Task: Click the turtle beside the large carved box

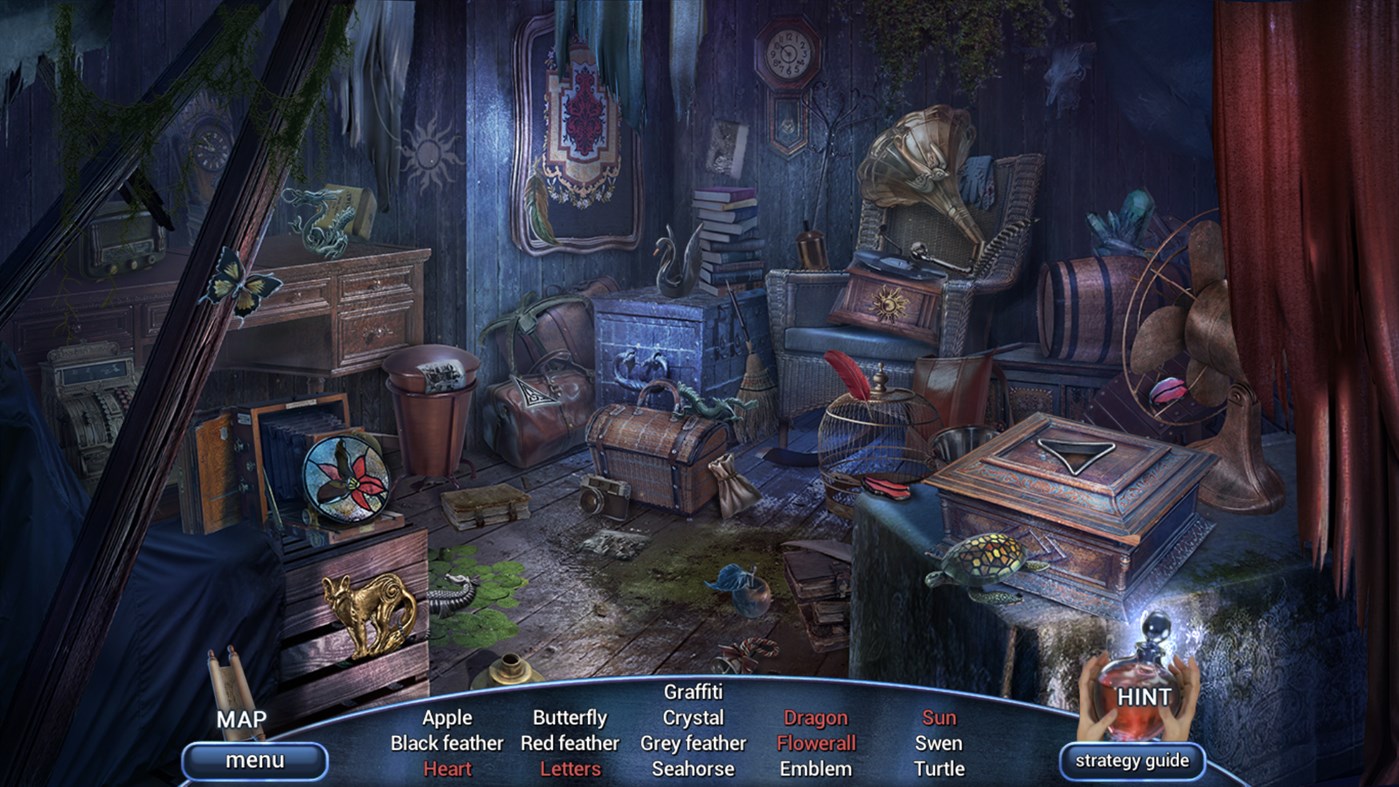Action: pos(985,556)
